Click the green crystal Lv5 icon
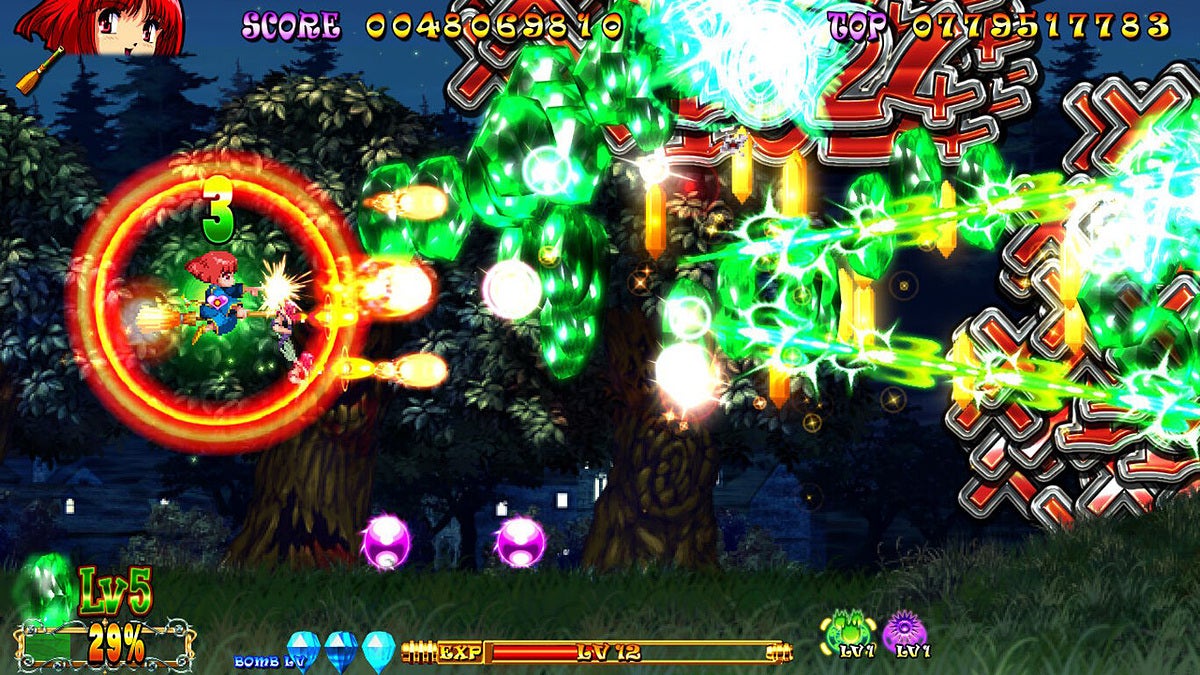This screenshot has height=675, width=1200. point(46,588)
